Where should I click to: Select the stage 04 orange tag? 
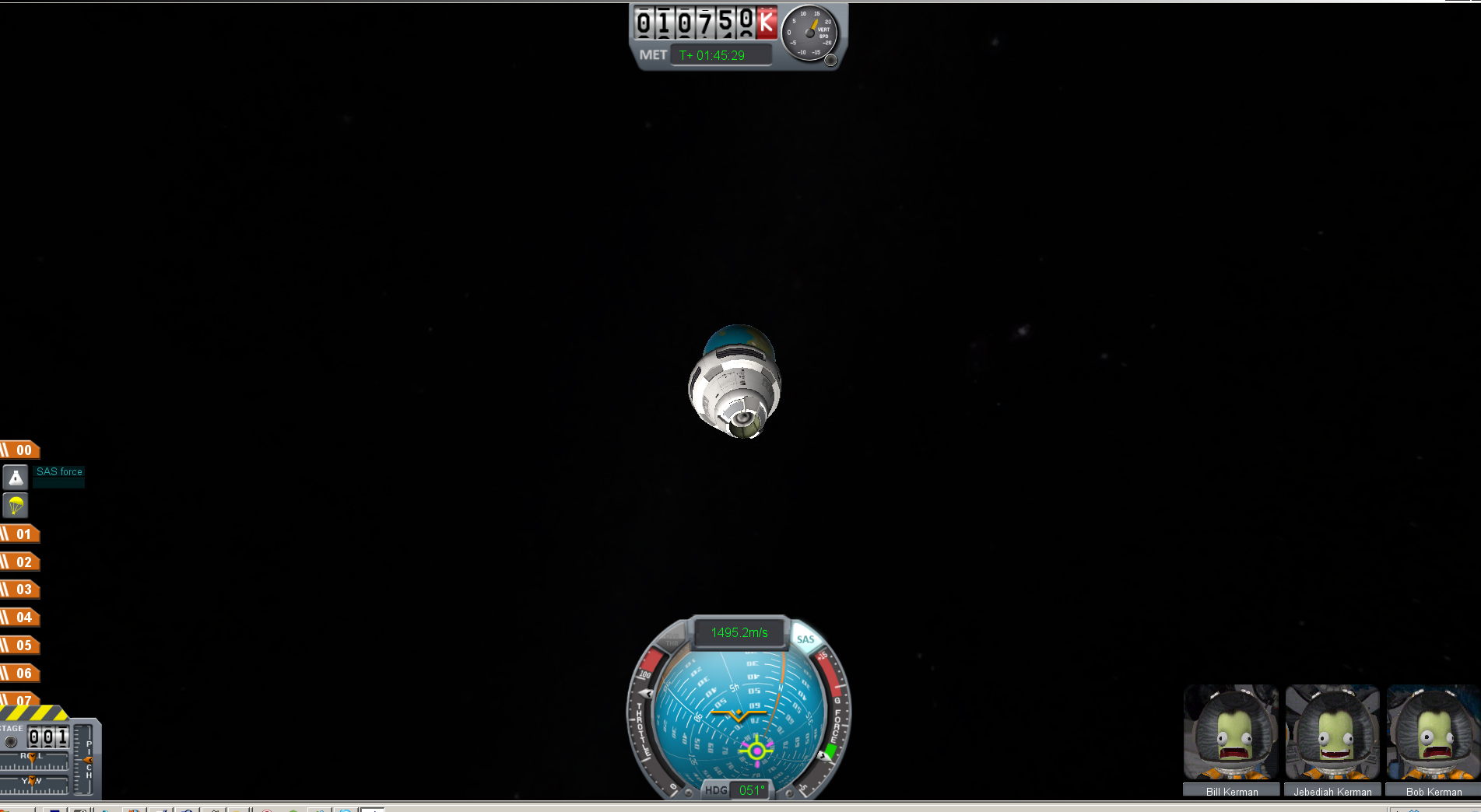pyautogui.click(x=21, y=618)
